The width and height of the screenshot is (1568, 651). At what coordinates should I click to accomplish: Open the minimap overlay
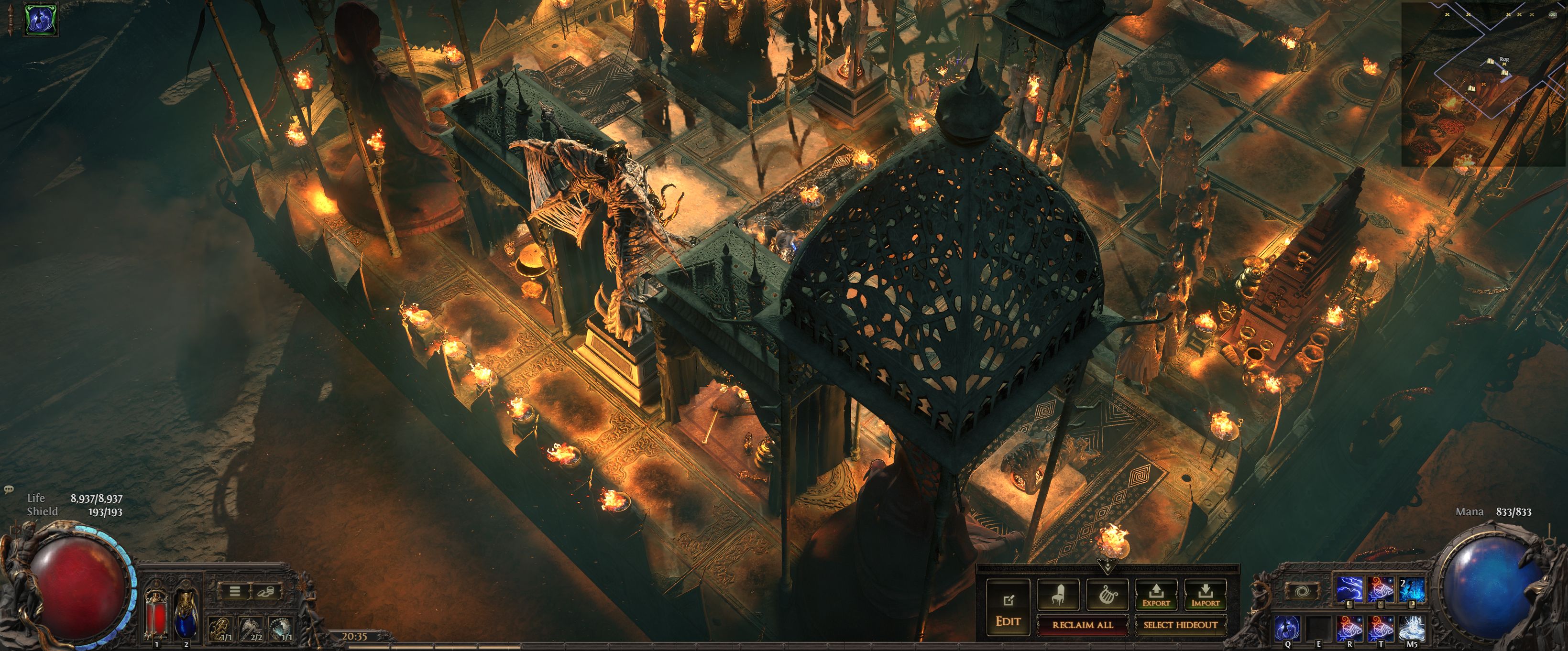[1484, 84]
